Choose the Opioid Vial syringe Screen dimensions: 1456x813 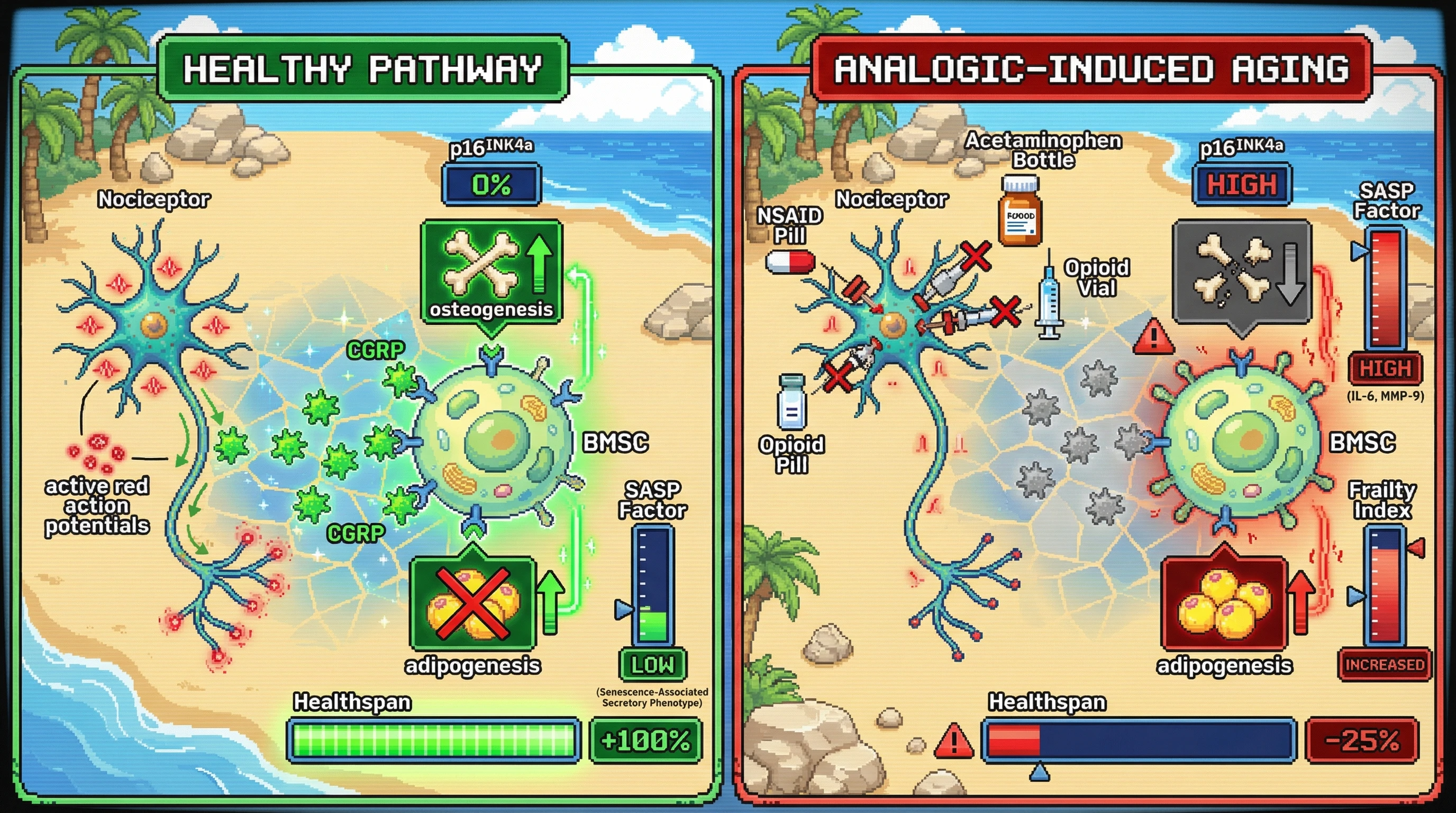point(1049,297)
